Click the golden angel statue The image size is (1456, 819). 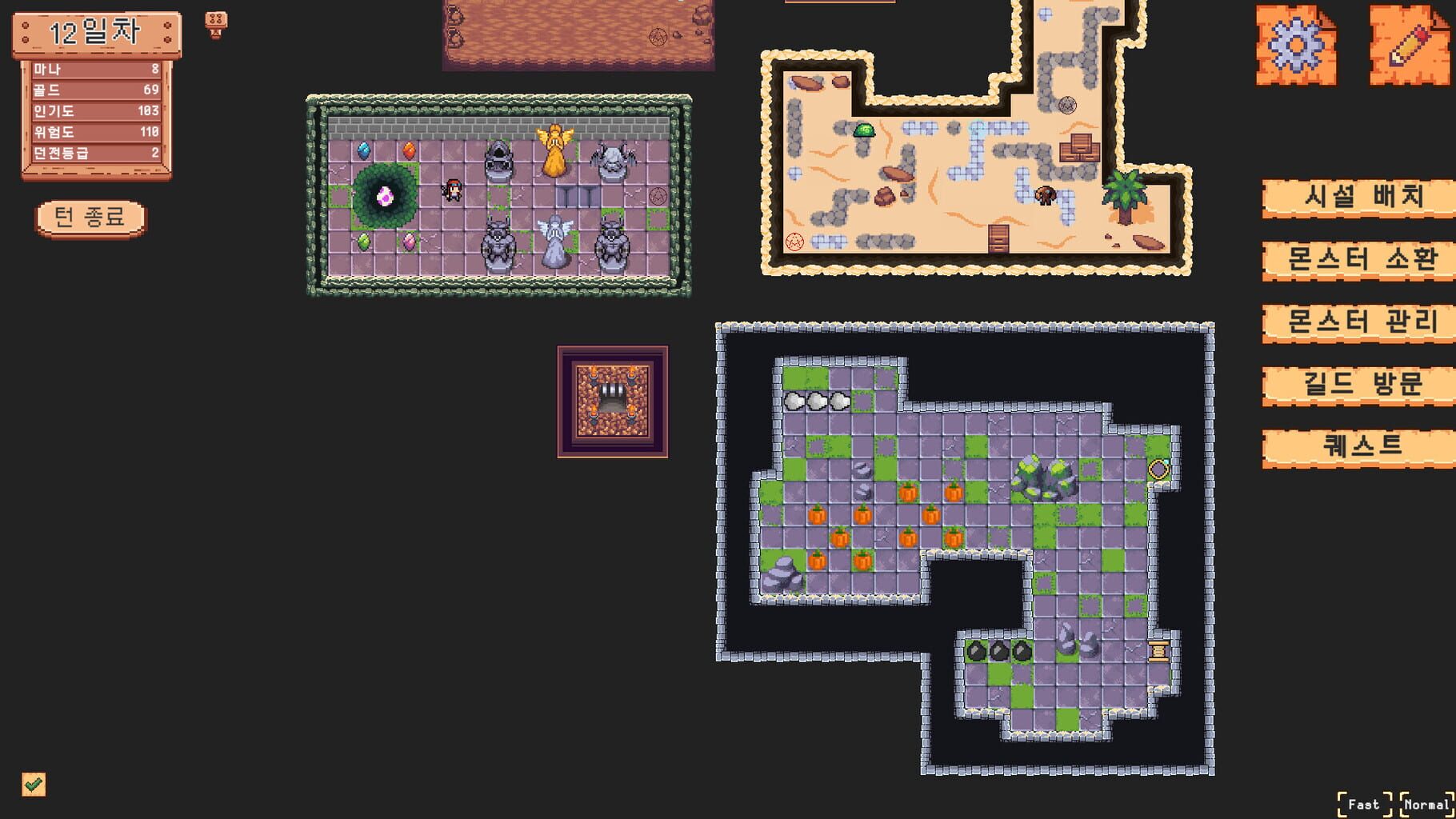coord(556,154)
